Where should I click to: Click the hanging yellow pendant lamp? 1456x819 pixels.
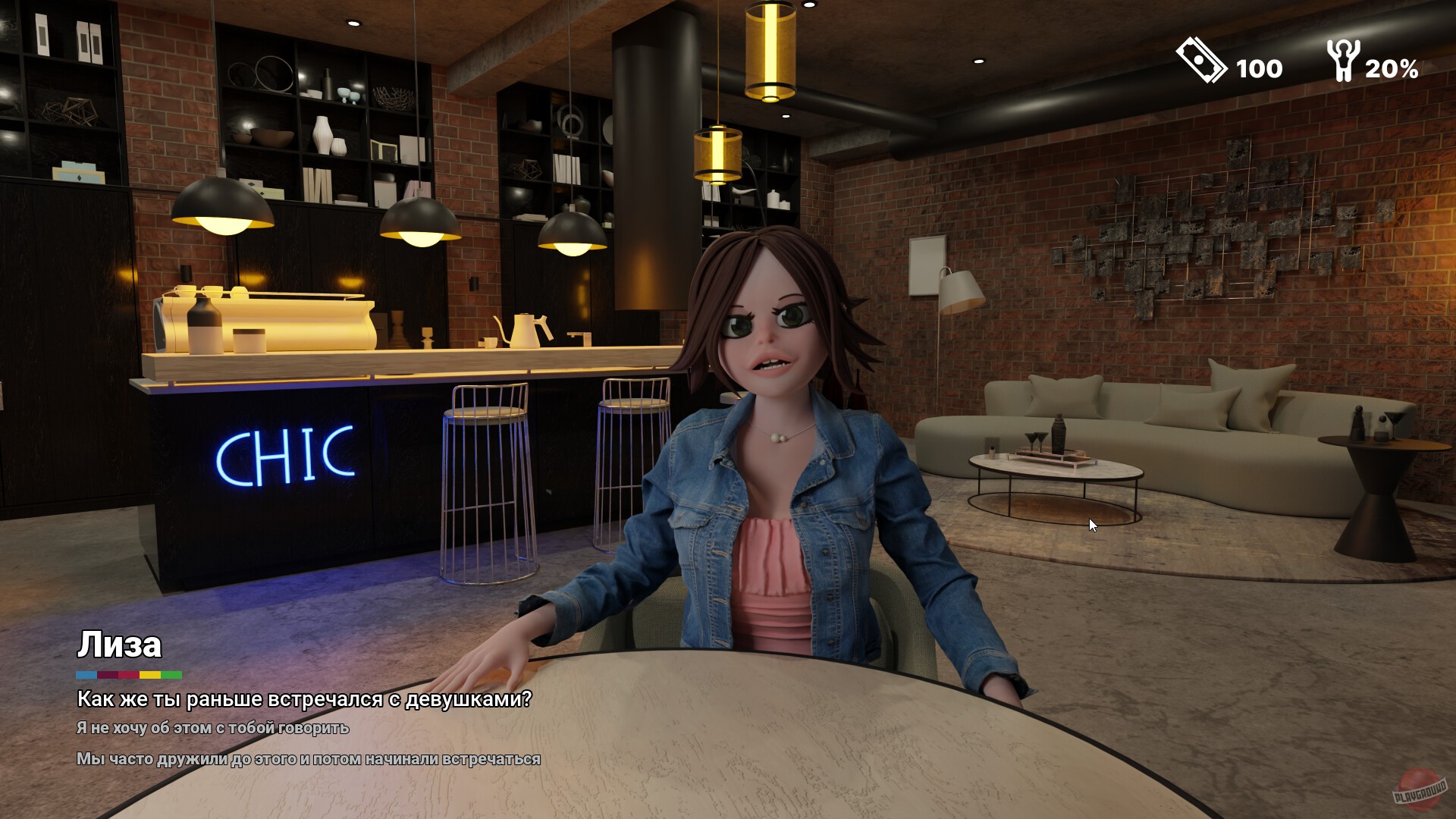point(770,49)
